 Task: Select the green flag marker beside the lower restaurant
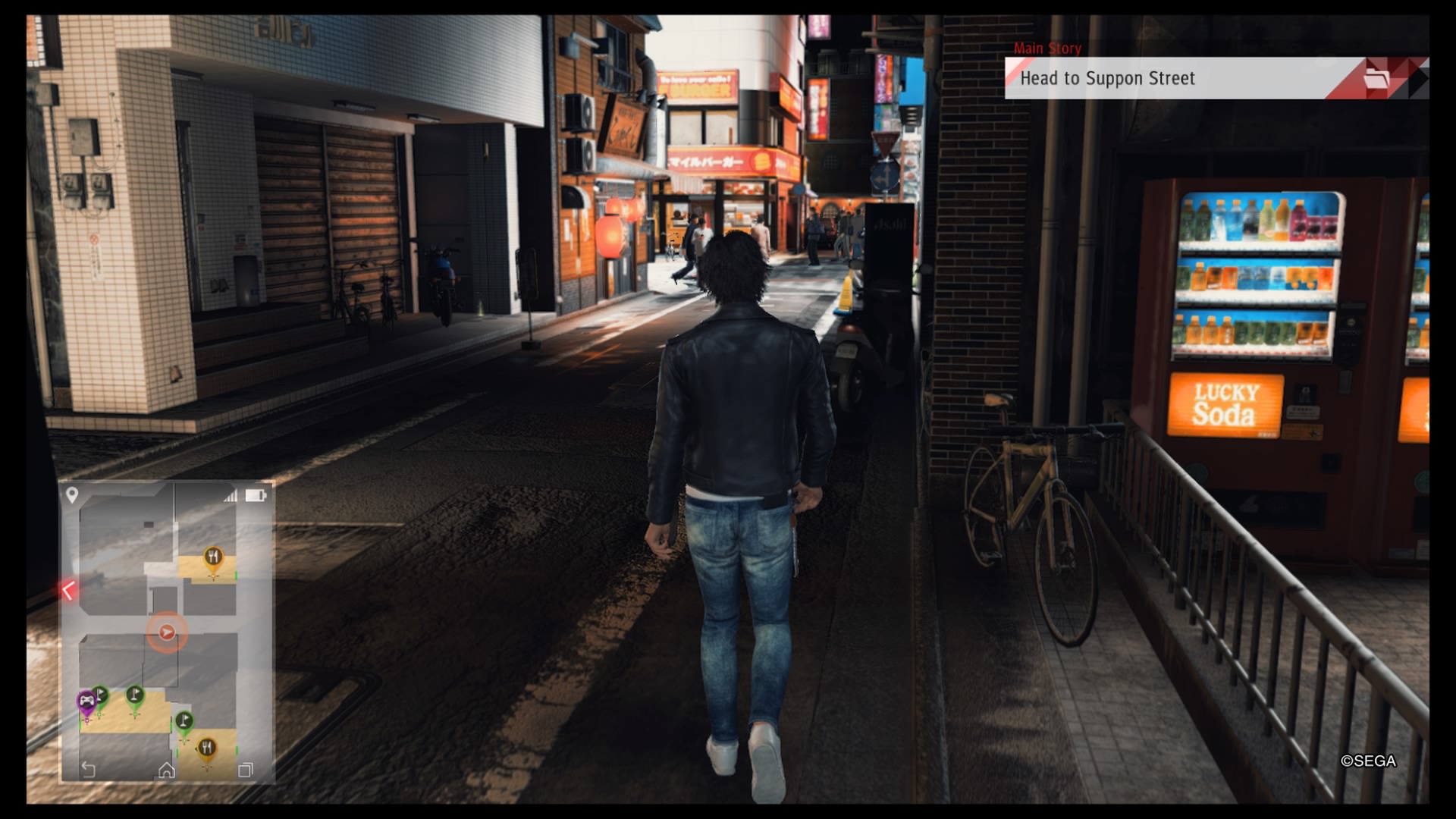pyautogui.click(x=184, y=720)
